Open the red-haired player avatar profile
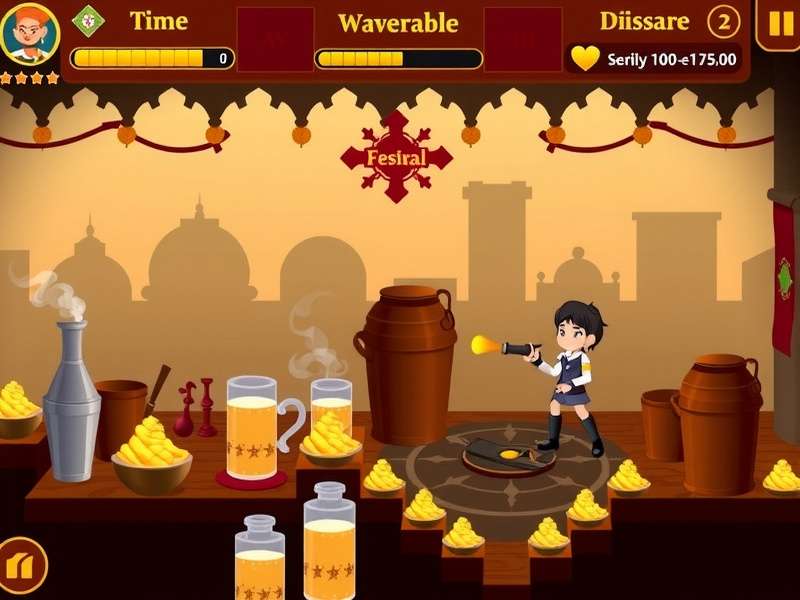This screenshot has width=800, height=600. click(30, 34)
